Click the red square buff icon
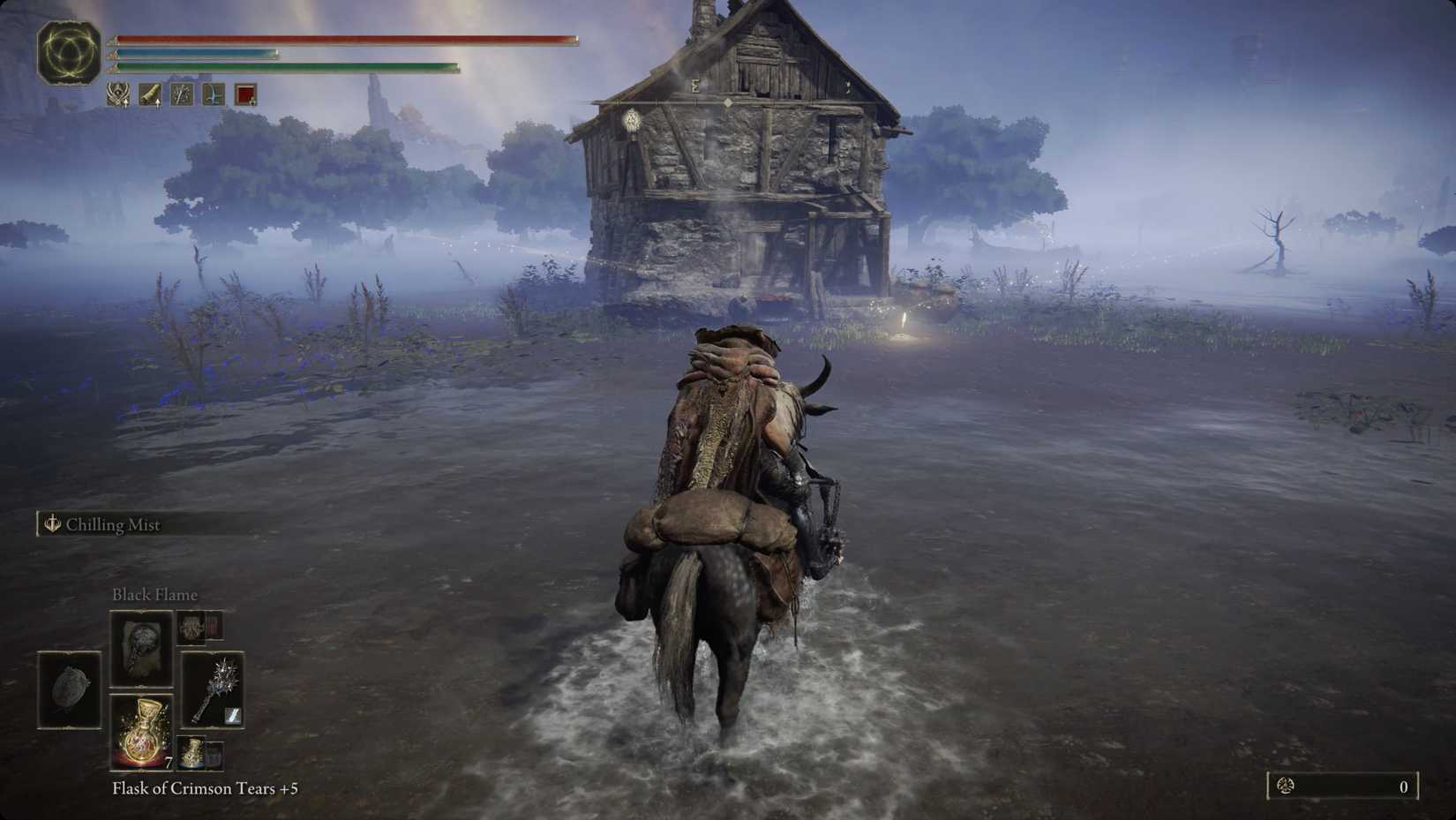Image resolution: width=1456 pixels, height=820 pixels. (244, 94)
